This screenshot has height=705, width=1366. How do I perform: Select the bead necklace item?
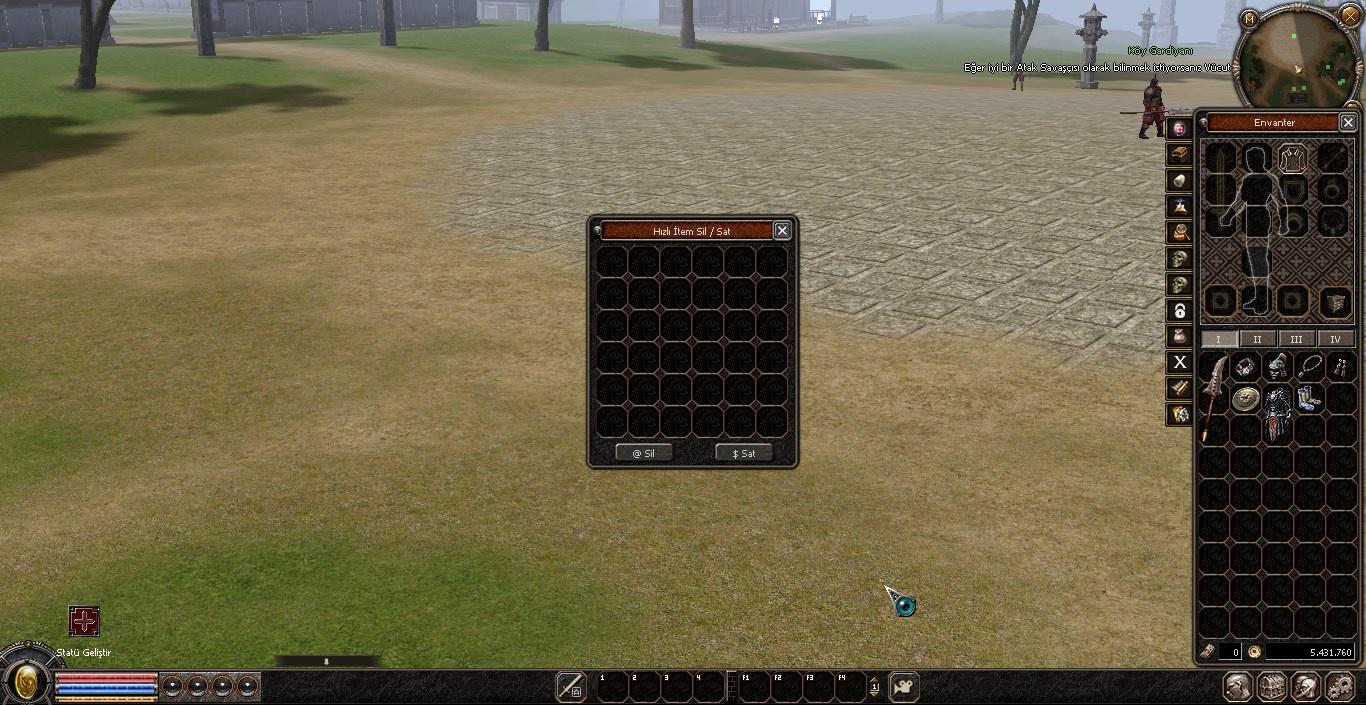coord(1309,367)
